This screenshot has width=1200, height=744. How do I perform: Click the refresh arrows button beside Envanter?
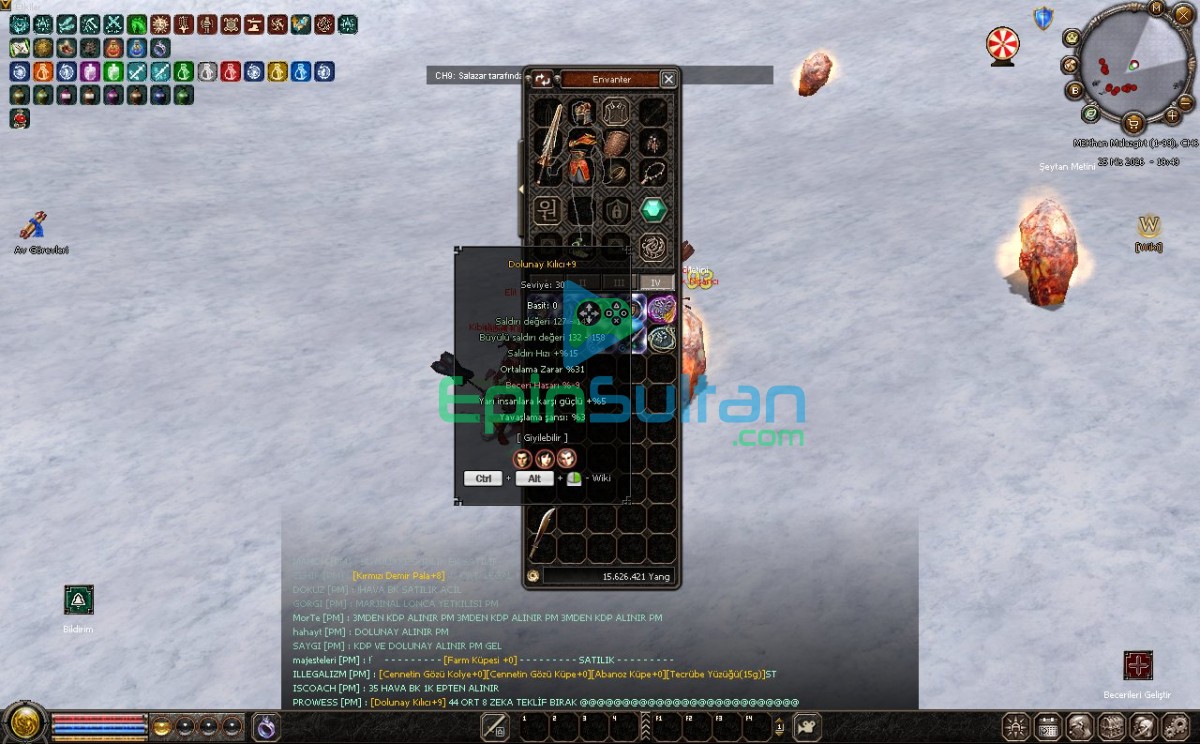[543, 79]
